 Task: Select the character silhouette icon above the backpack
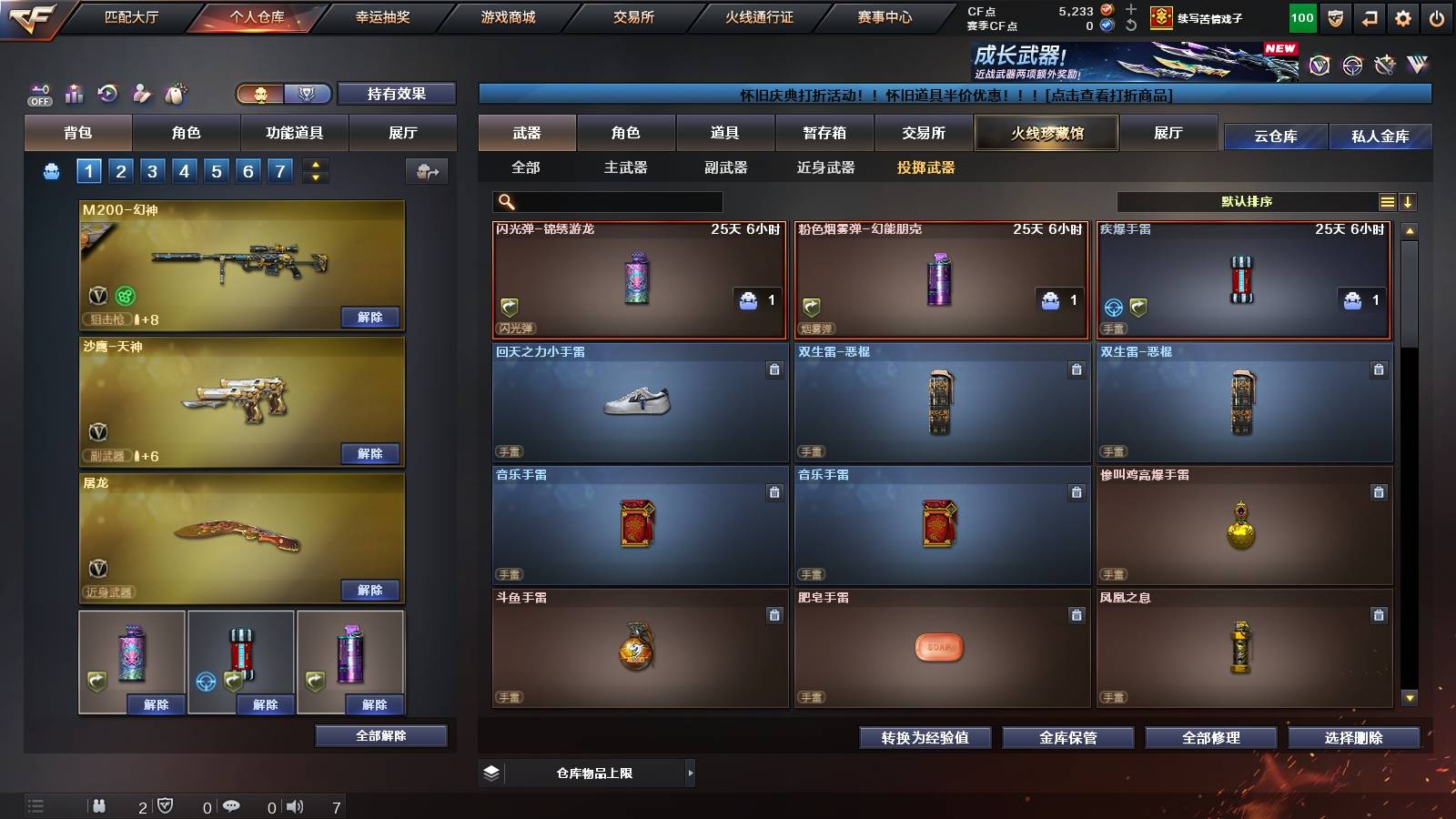pos(141,93)
